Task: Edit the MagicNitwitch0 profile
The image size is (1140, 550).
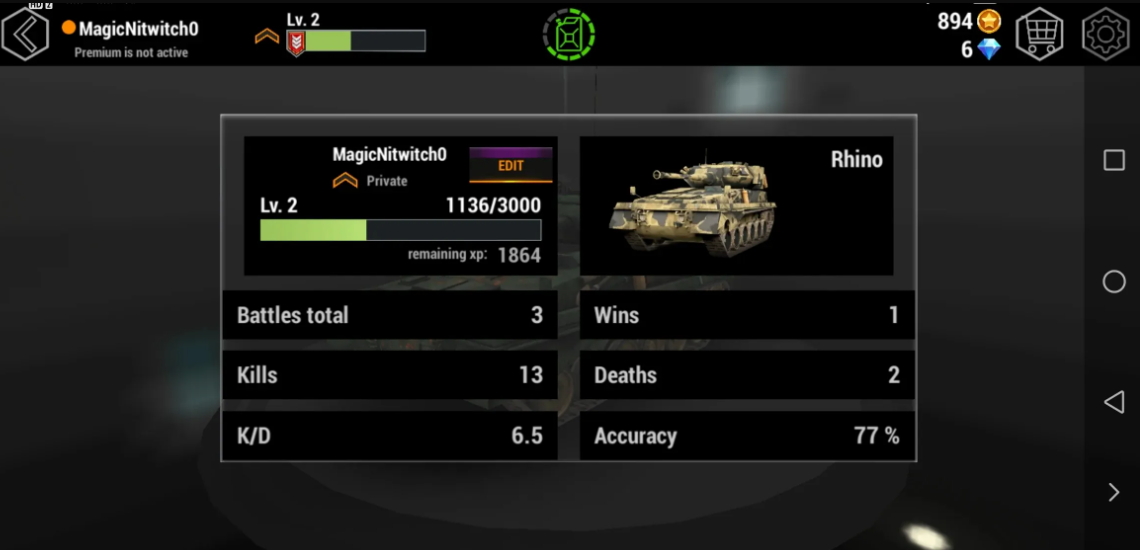Action: (x=510, y=165)
